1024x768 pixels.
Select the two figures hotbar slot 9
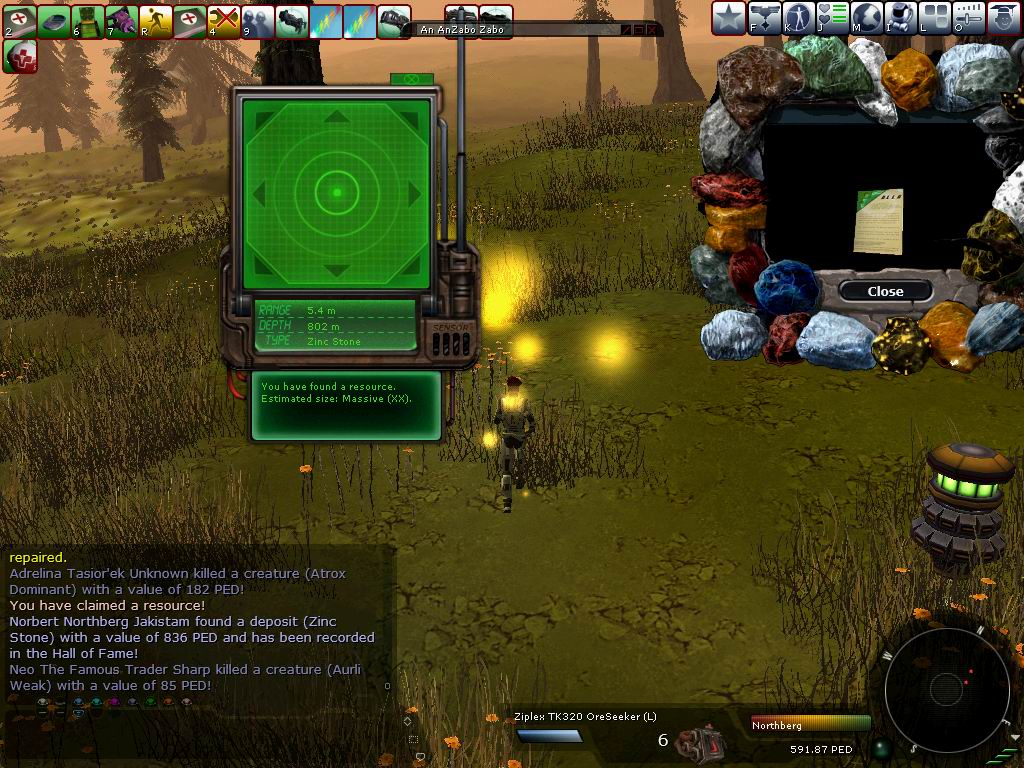[x=258, y=21]
